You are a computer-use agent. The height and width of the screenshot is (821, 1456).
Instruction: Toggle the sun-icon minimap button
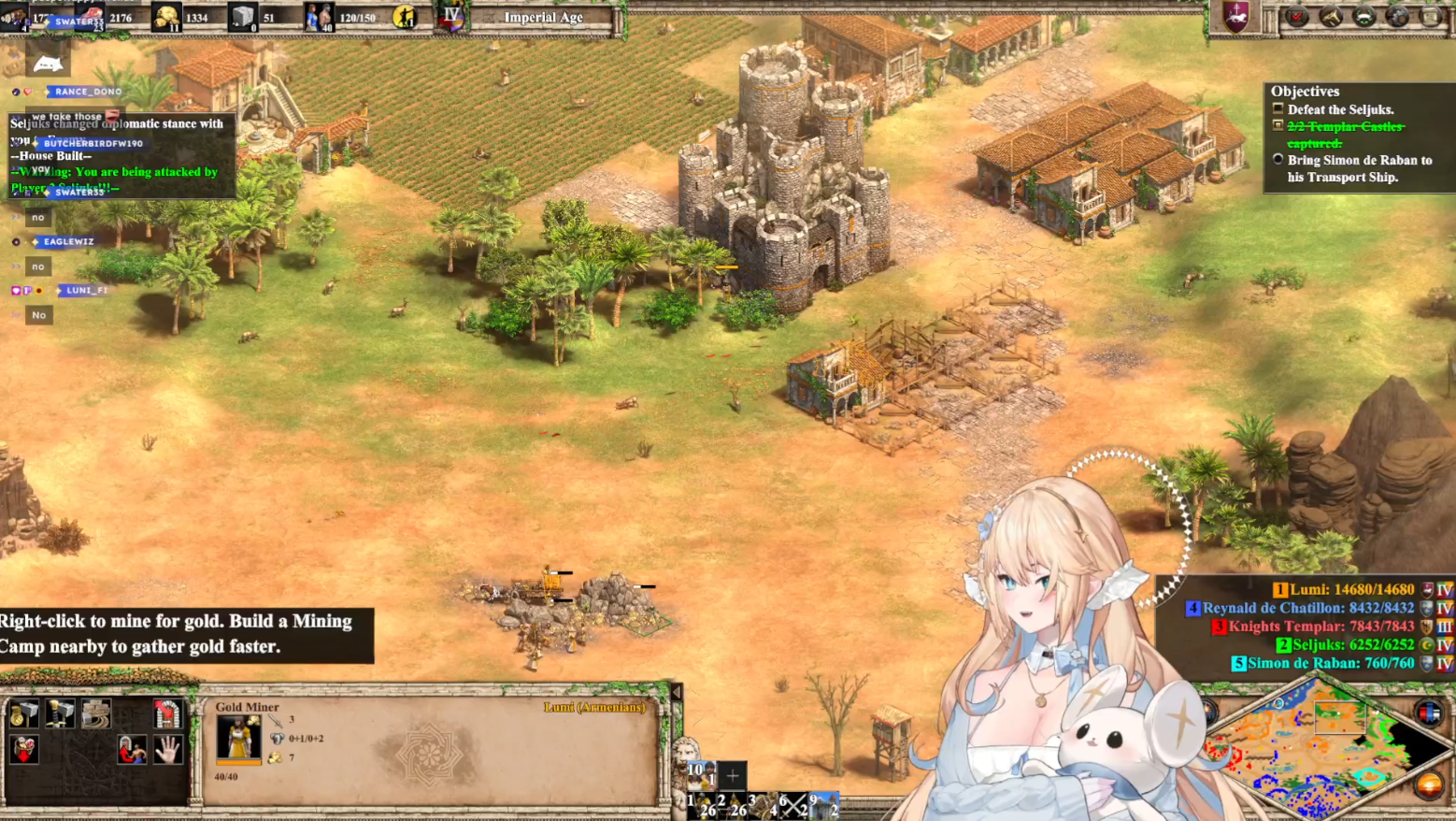pyautogui.click(x=1429, y=785)
